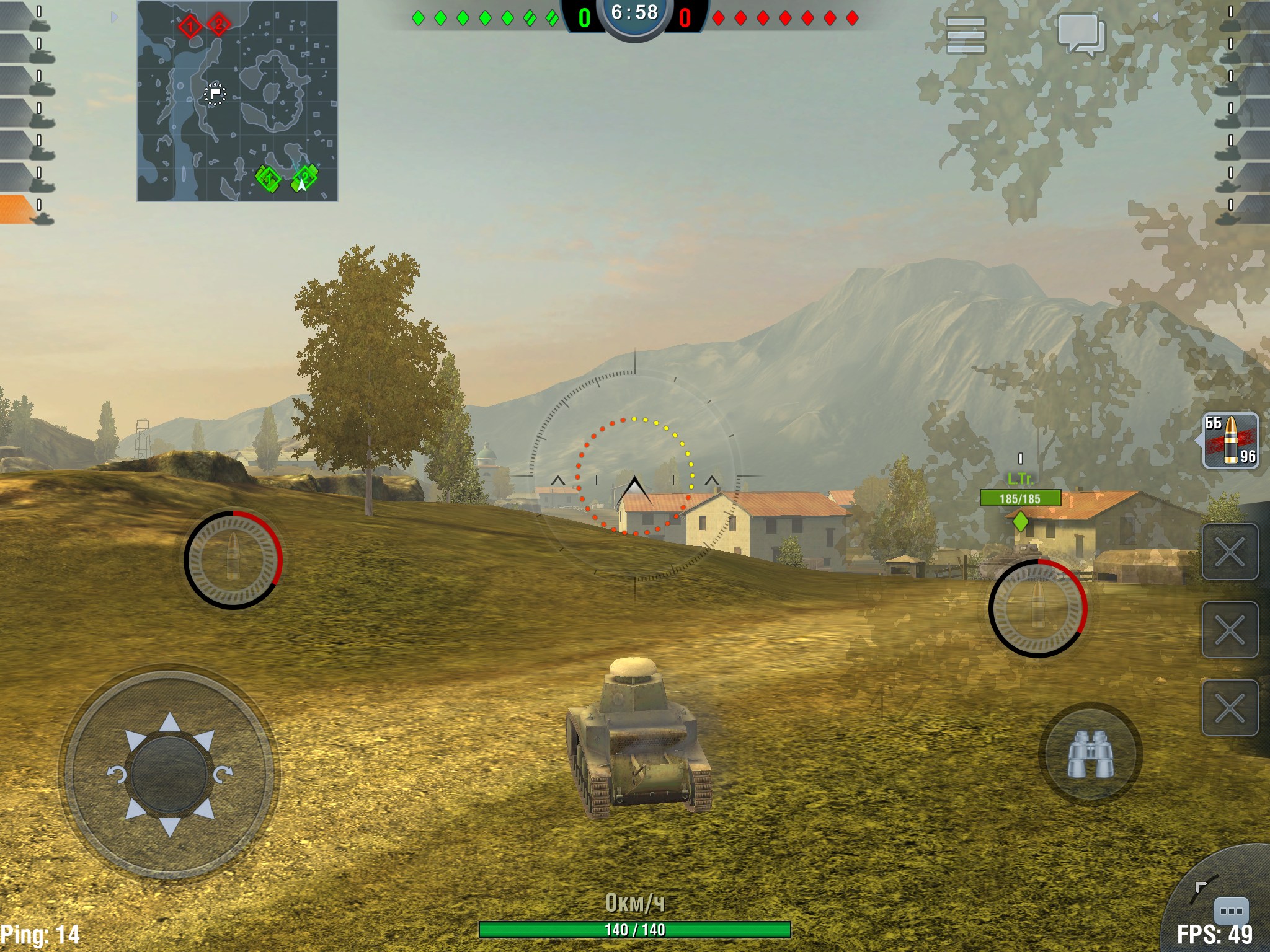Expand the allied team list arrow
The height and width of the screenshot is (952, 1270).
click(114, 17)
